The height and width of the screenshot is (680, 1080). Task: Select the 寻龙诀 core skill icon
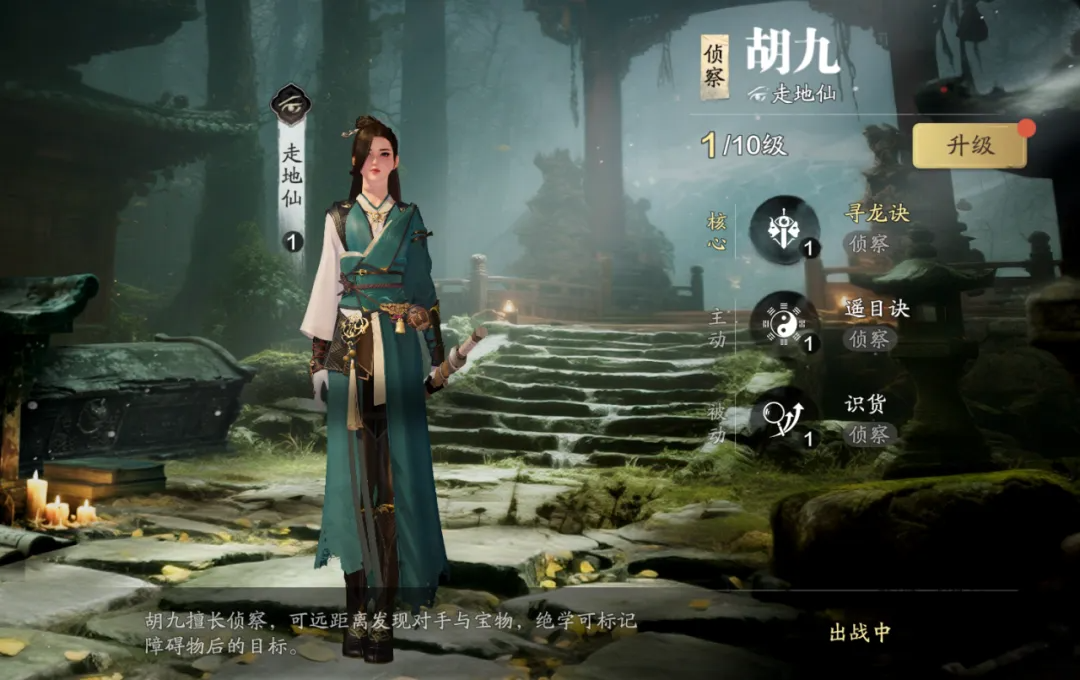tap(784, 229)
